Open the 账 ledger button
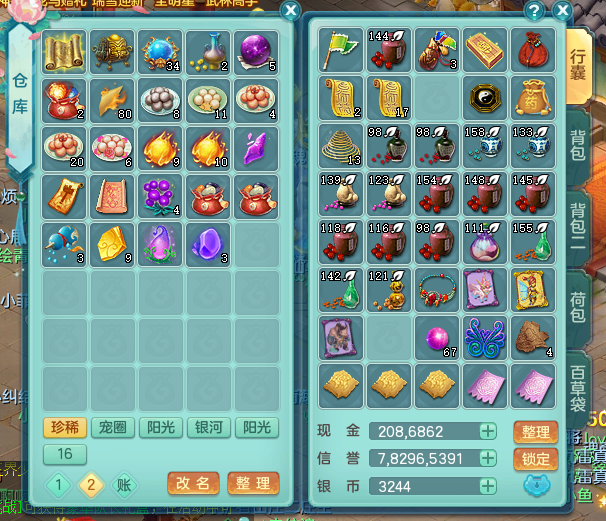606x521 pixels. pos(123,485)
